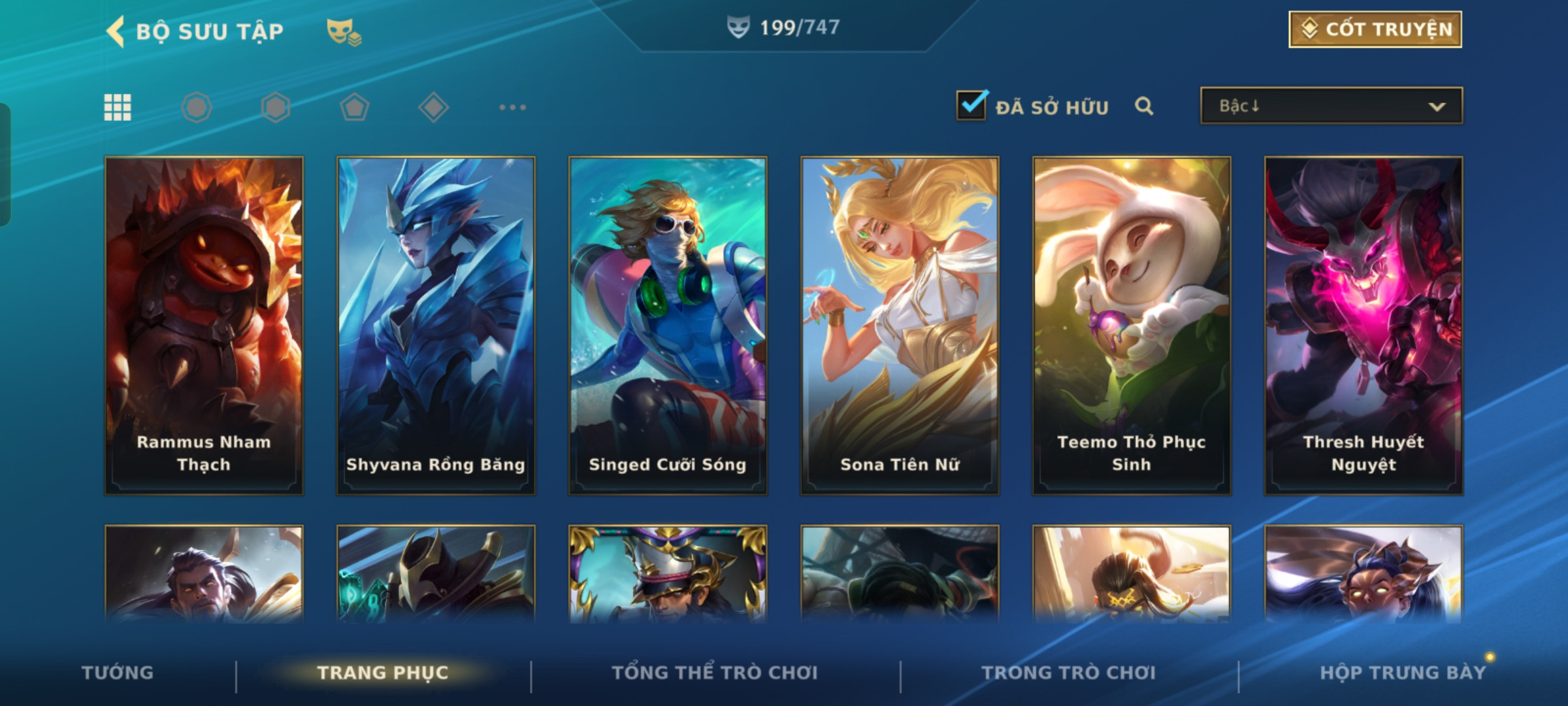Choose the Singed Cưỡi Sóng skin card

point(668,325)
